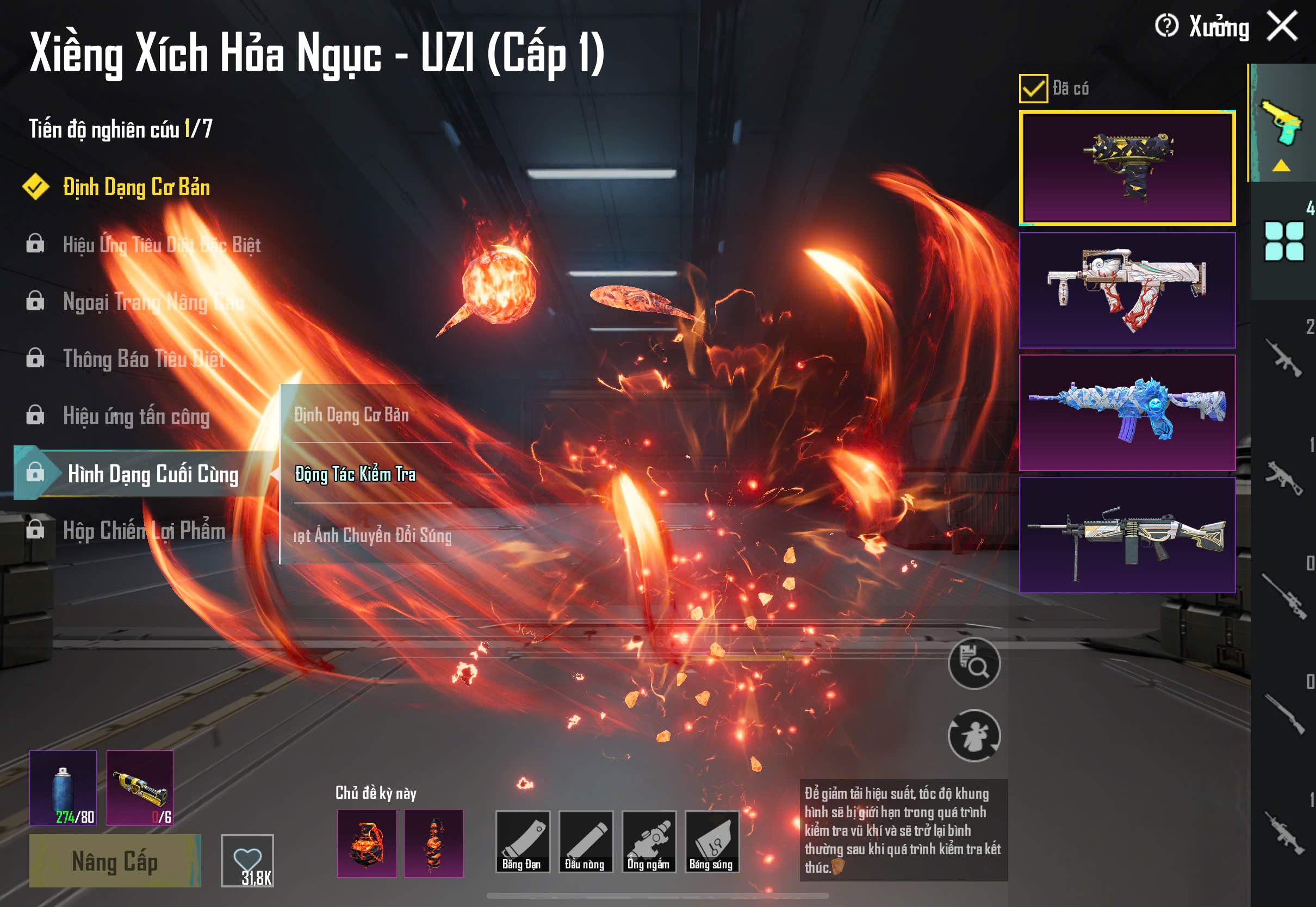1316x907 pixels.
Task: Select the gold-black UZI skin thumbnail
Action: pos(1127,167)
